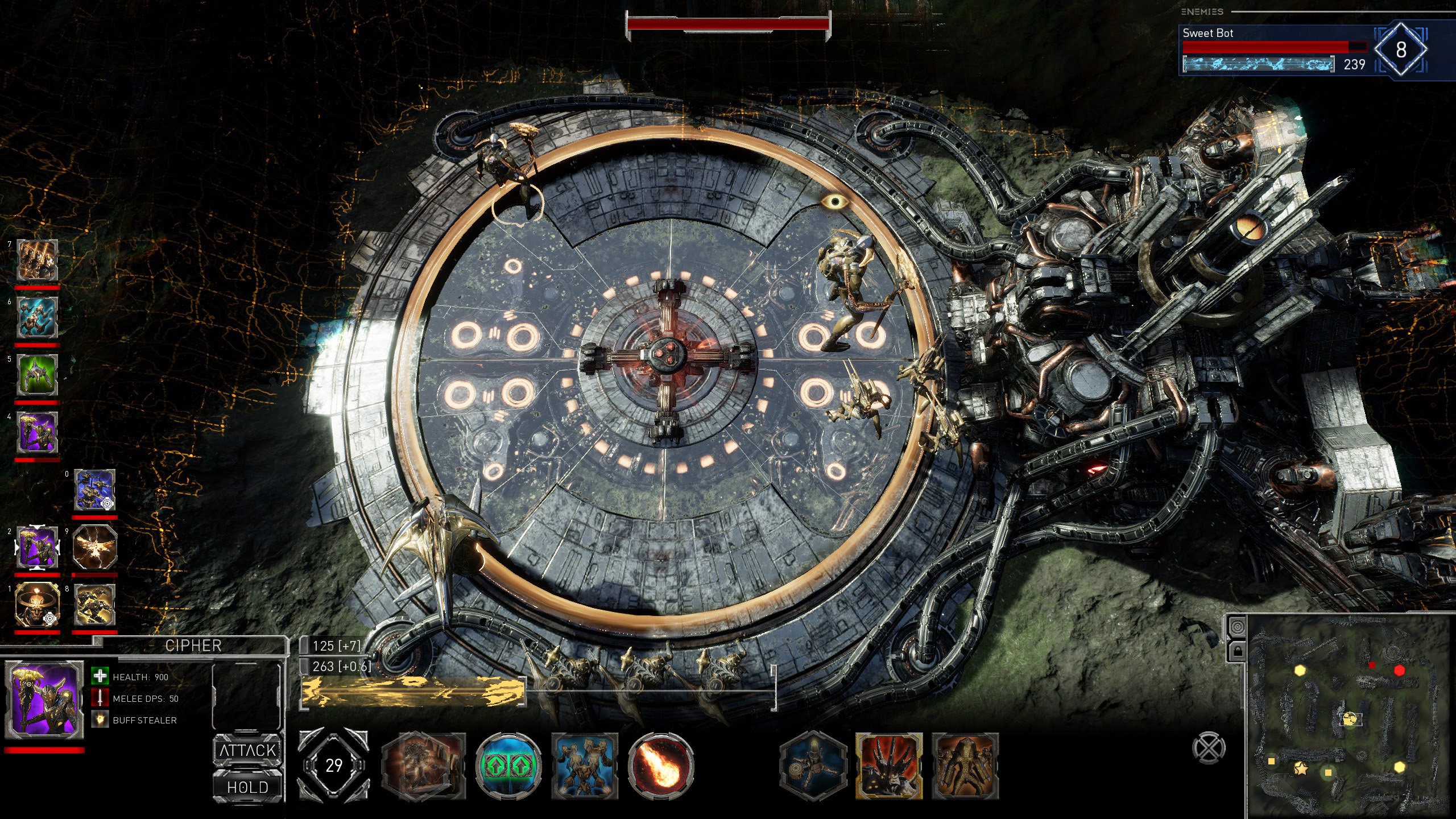
Task: Use the green double-arrow upgrade ability
Action: click(x=508, y=766)
